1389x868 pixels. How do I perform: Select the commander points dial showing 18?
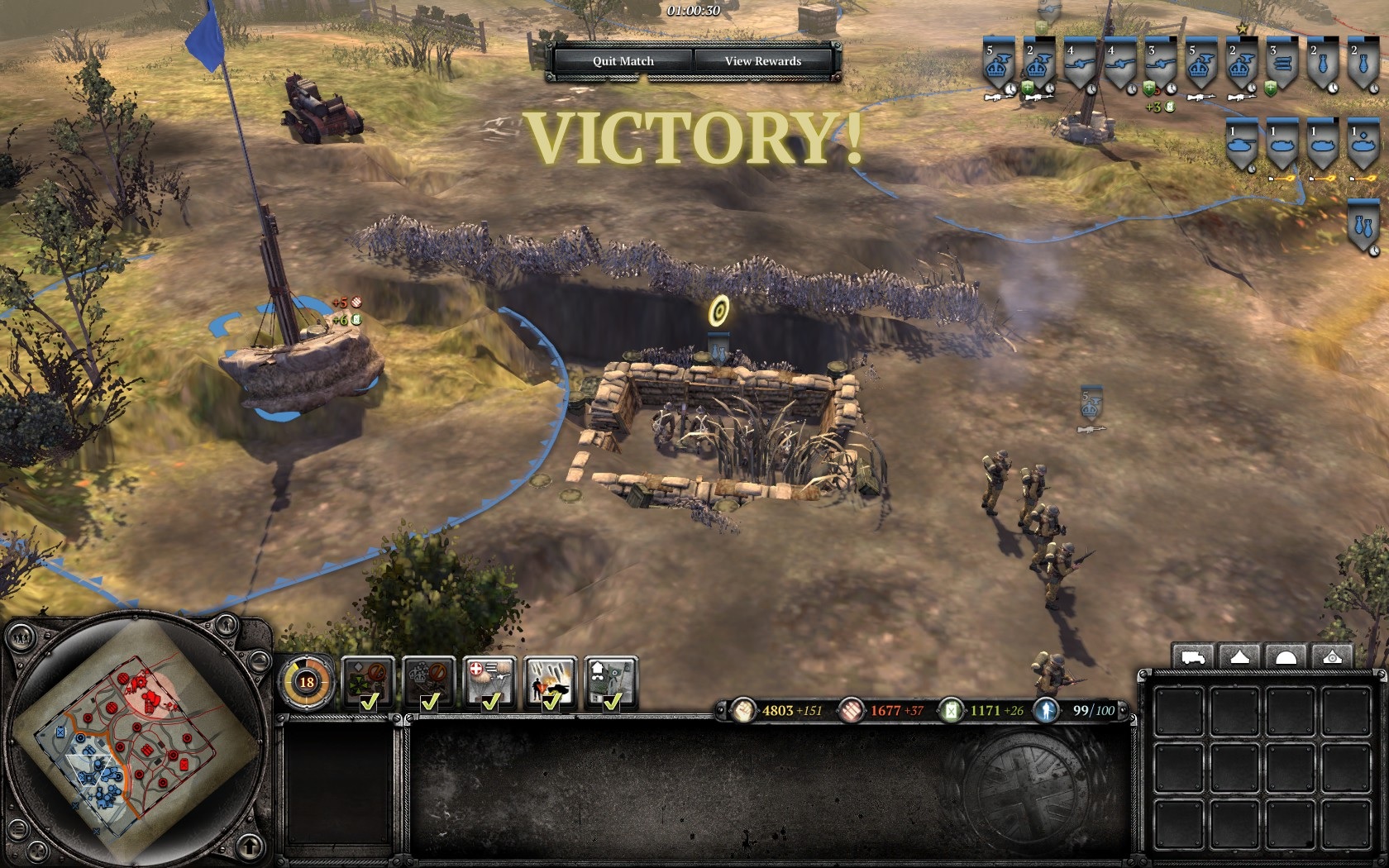pos(307,682)
